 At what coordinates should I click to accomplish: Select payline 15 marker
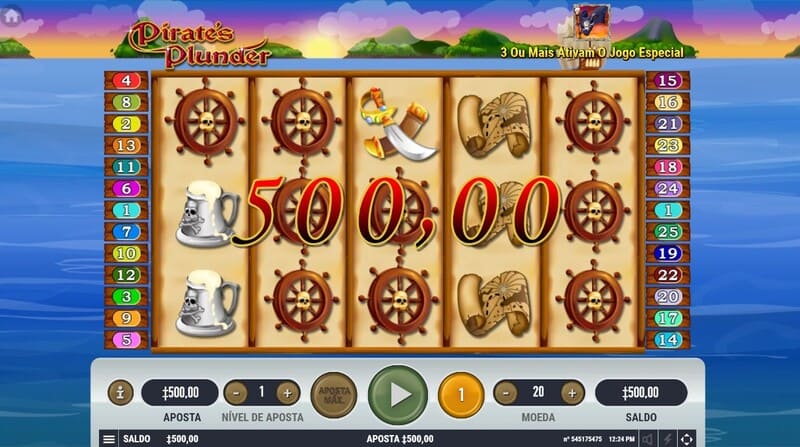[668, 80]
